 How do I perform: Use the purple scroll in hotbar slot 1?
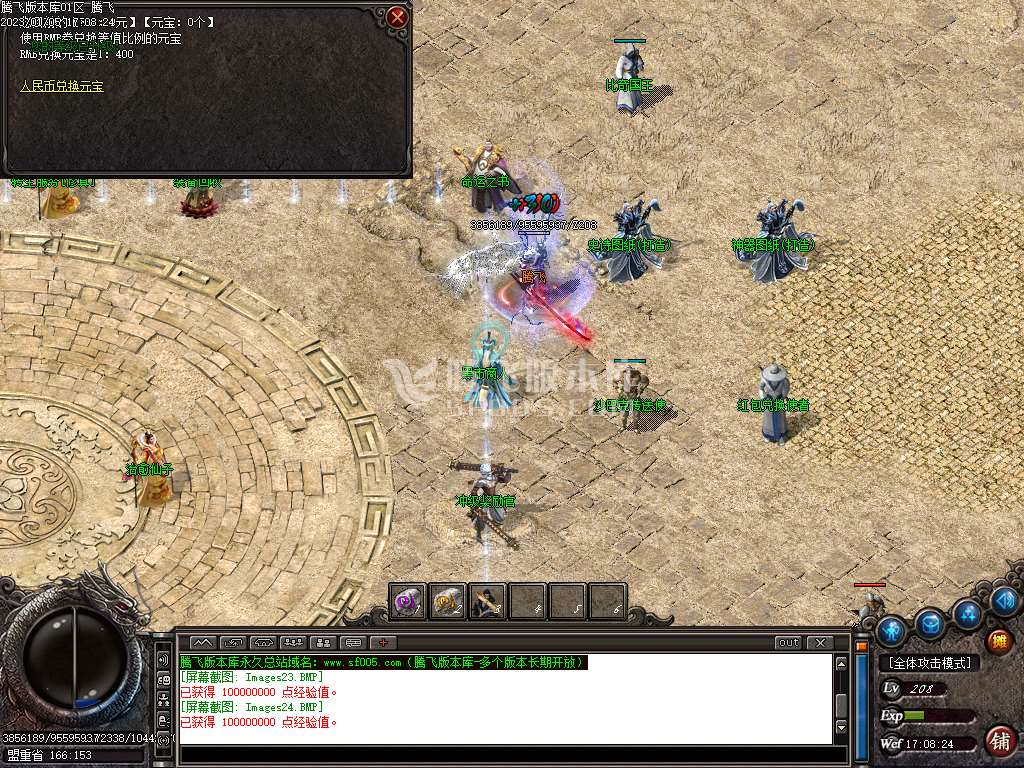pos(407,602)
